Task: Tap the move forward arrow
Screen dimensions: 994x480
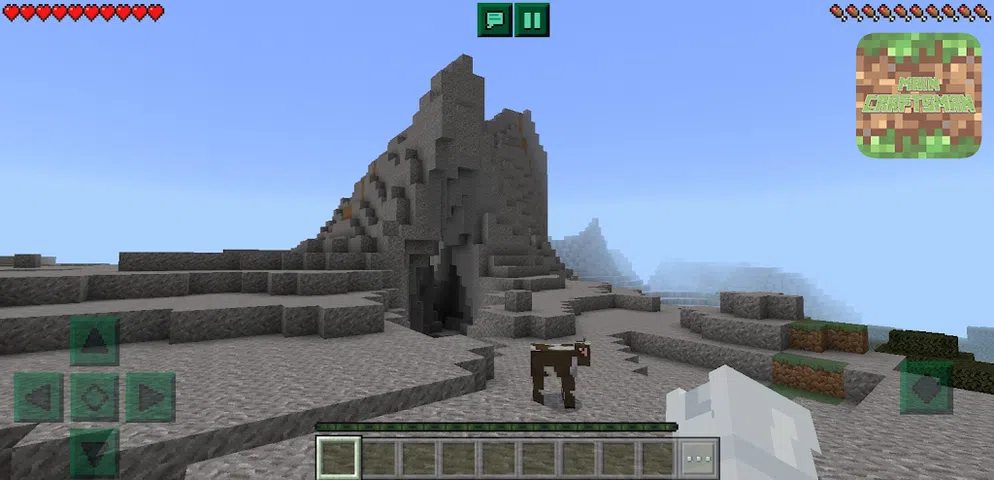Action: 95,342
